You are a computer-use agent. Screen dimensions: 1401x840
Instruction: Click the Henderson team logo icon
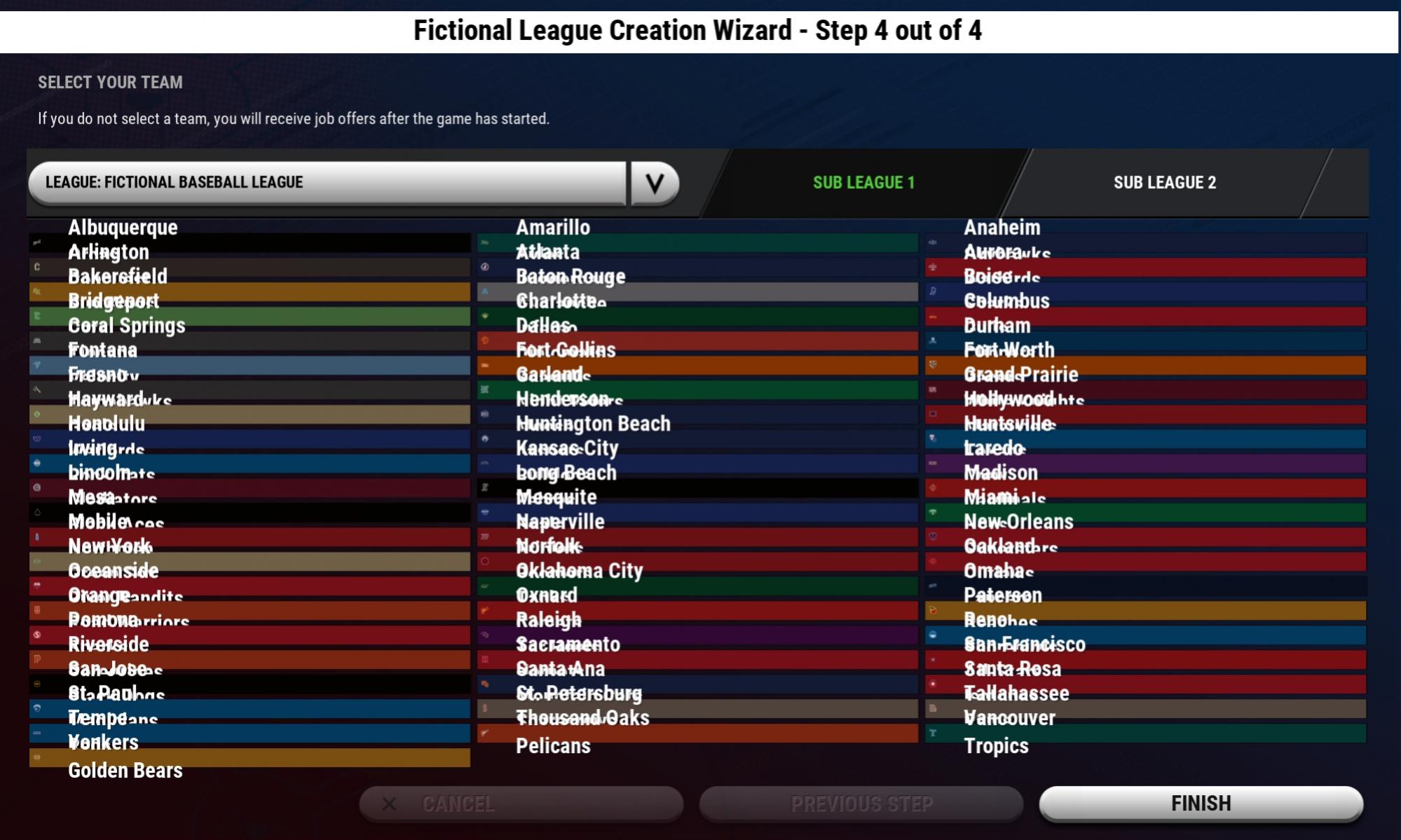coord(485,390)
